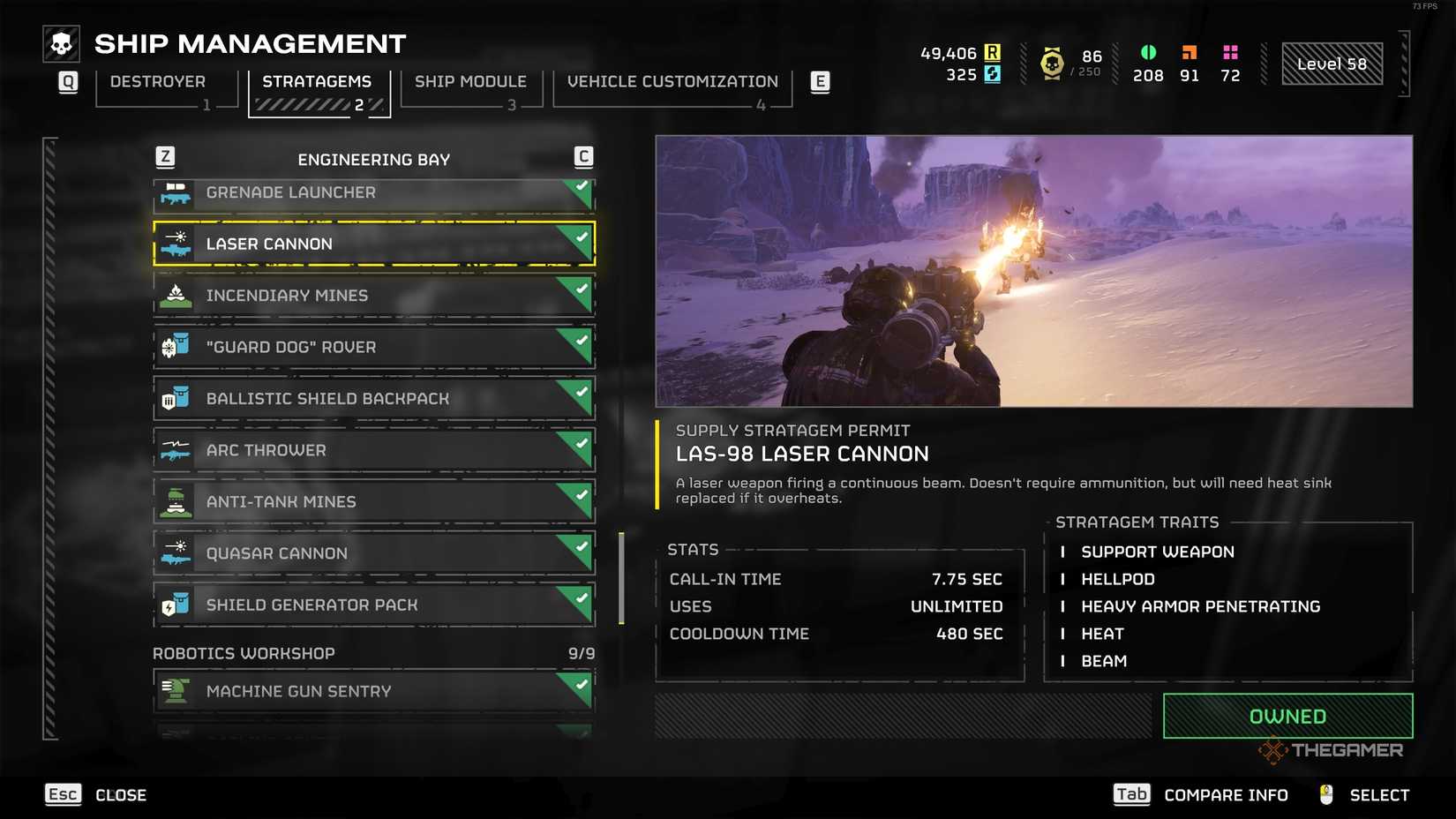Toggle the green check on Shield Generator Pack

pyautogui.click(x=580, y=597)
